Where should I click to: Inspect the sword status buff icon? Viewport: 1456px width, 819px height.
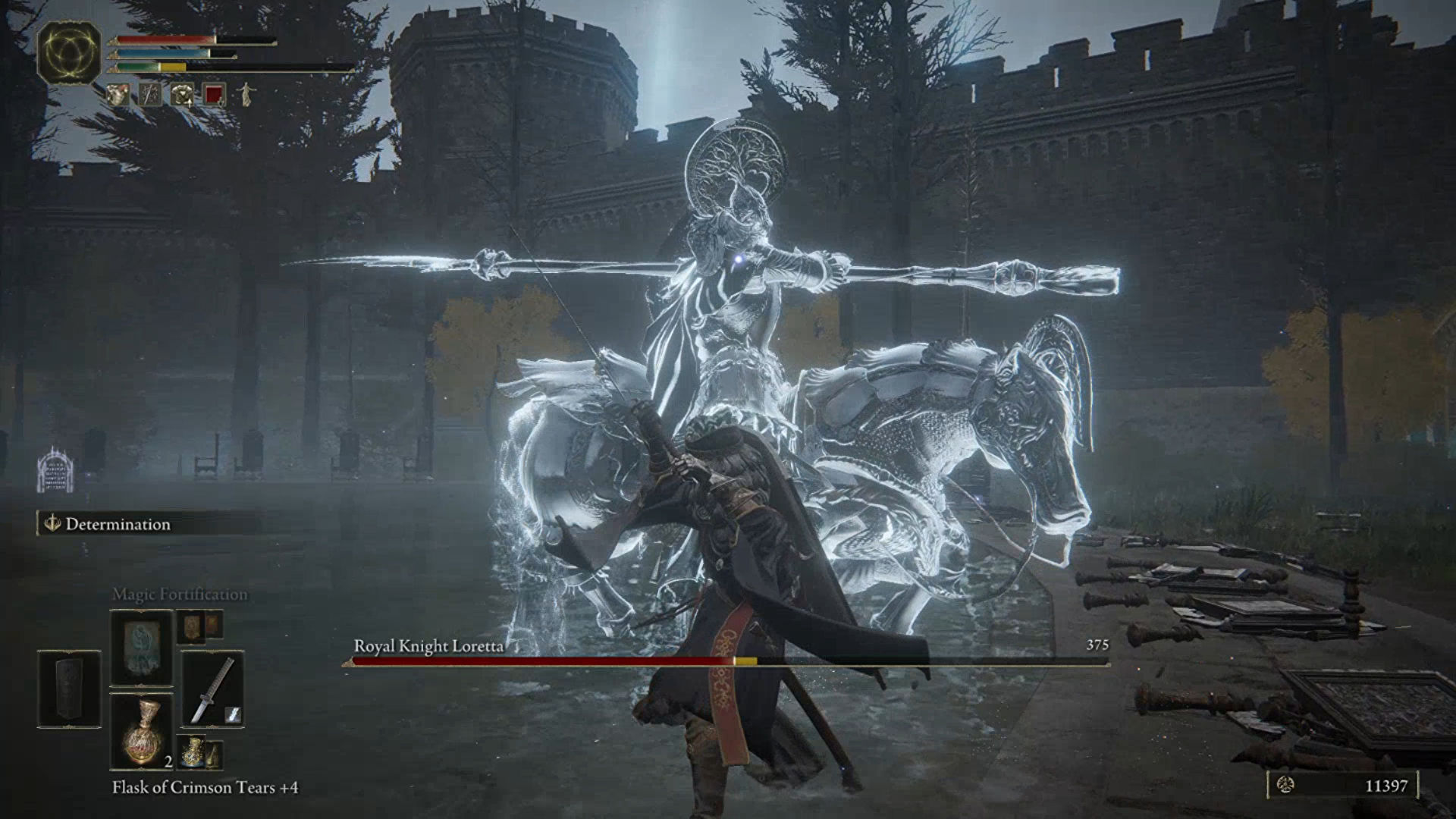150,95
